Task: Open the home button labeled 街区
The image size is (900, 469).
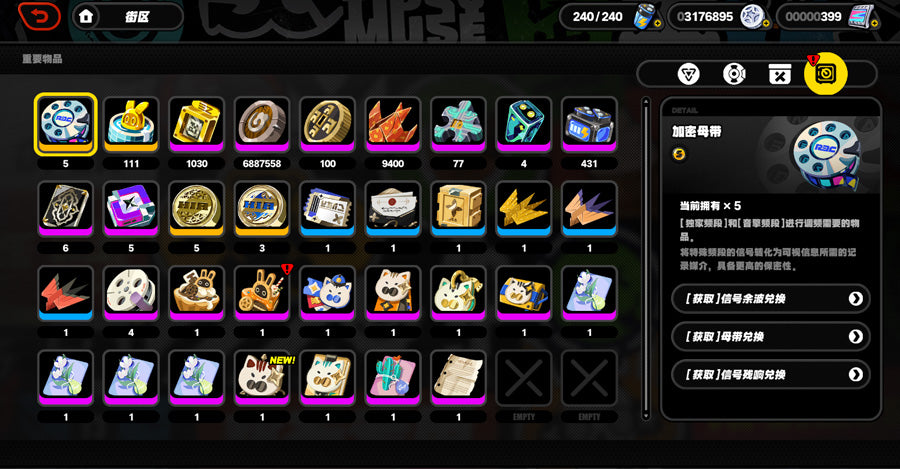Action: coord(113,16)
